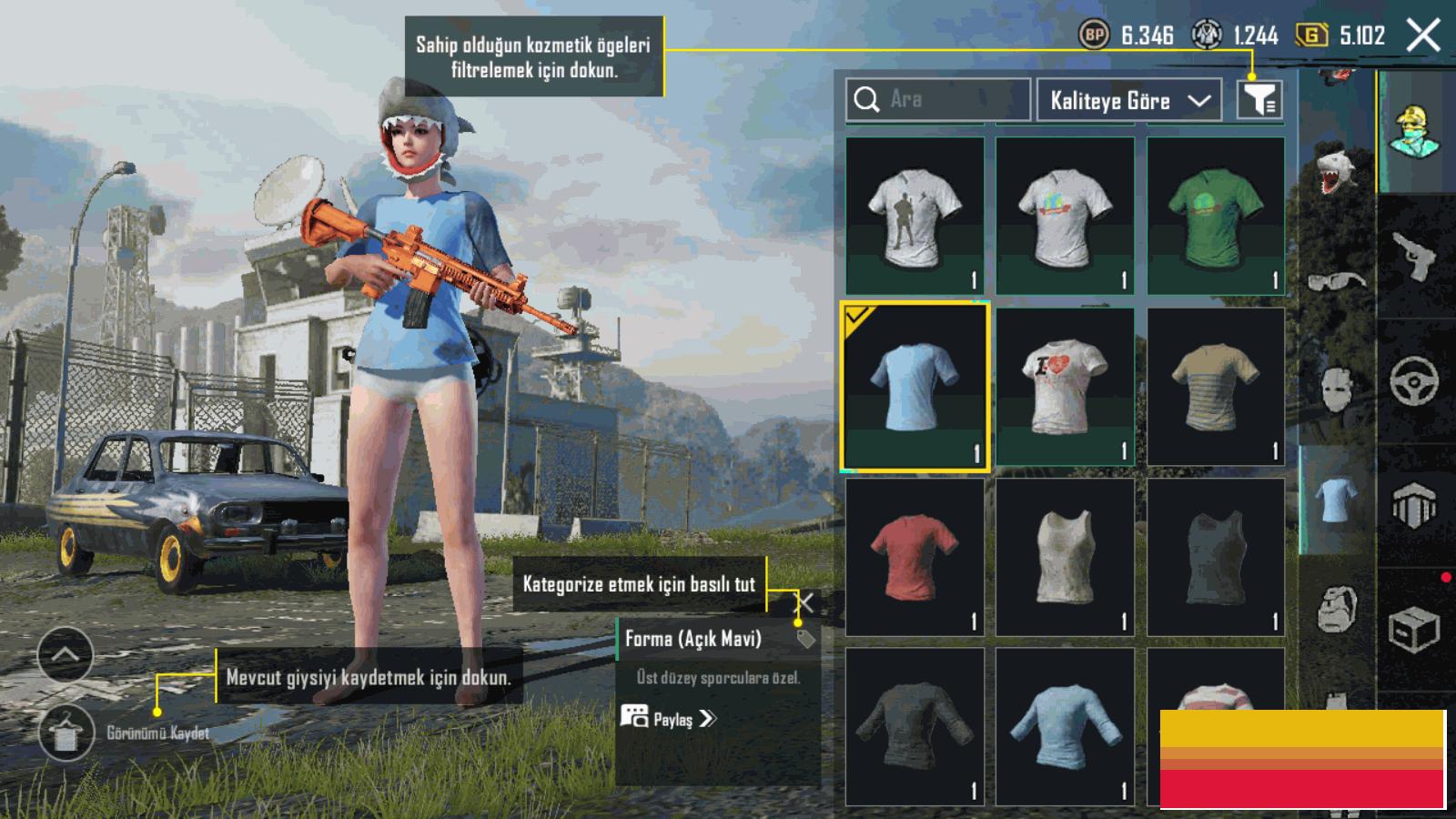
Task: Toggle the owned-items filter funnel
Action: click(x=1259, y=99)
